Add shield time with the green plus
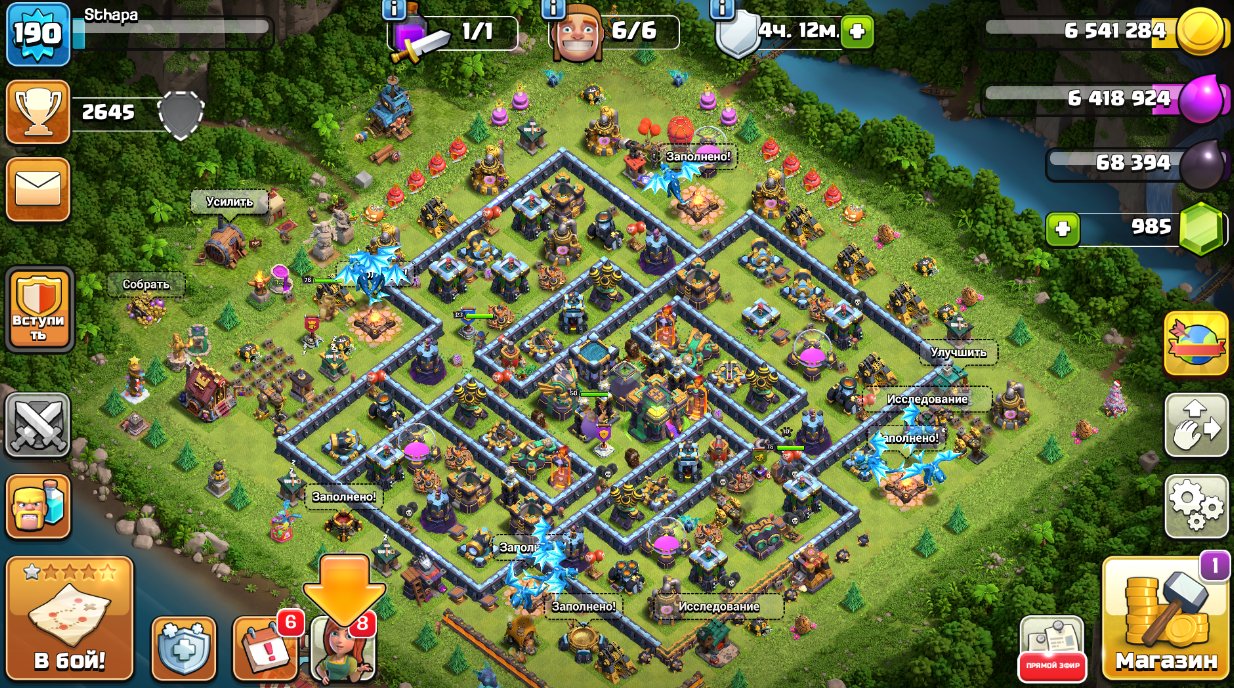This screenshot has height=688, width=1234. [x=857, y=32]
